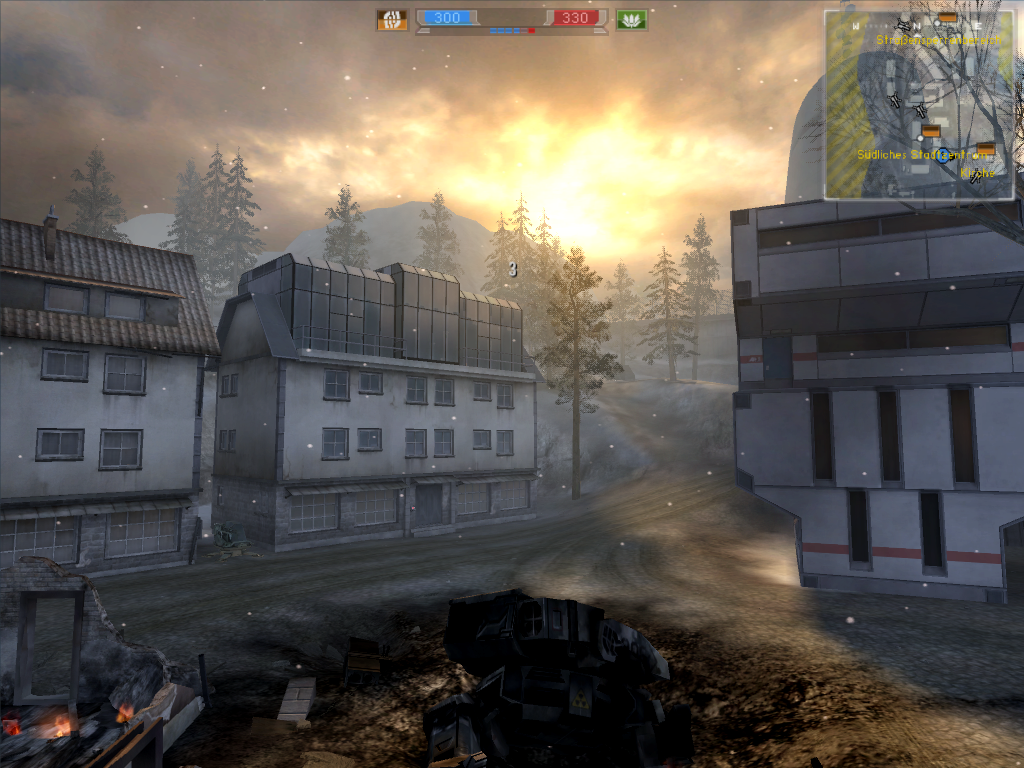Click the minimap in the corner

pyautogui.click(x=919, y=104)
